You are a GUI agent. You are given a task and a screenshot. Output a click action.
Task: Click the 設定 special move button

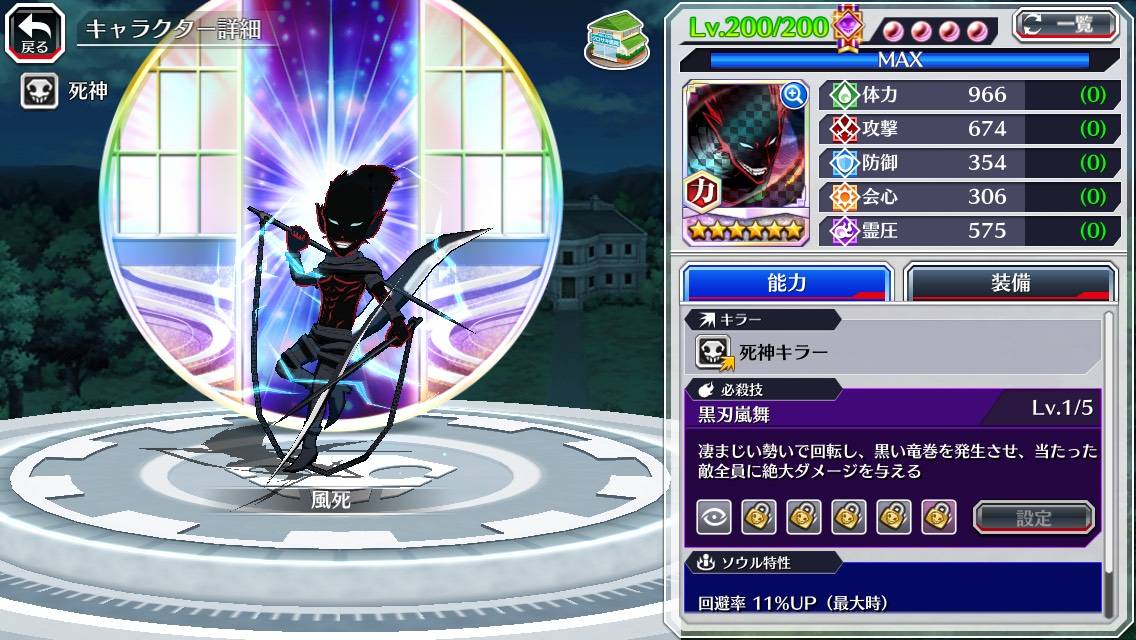pos(1034,517)
